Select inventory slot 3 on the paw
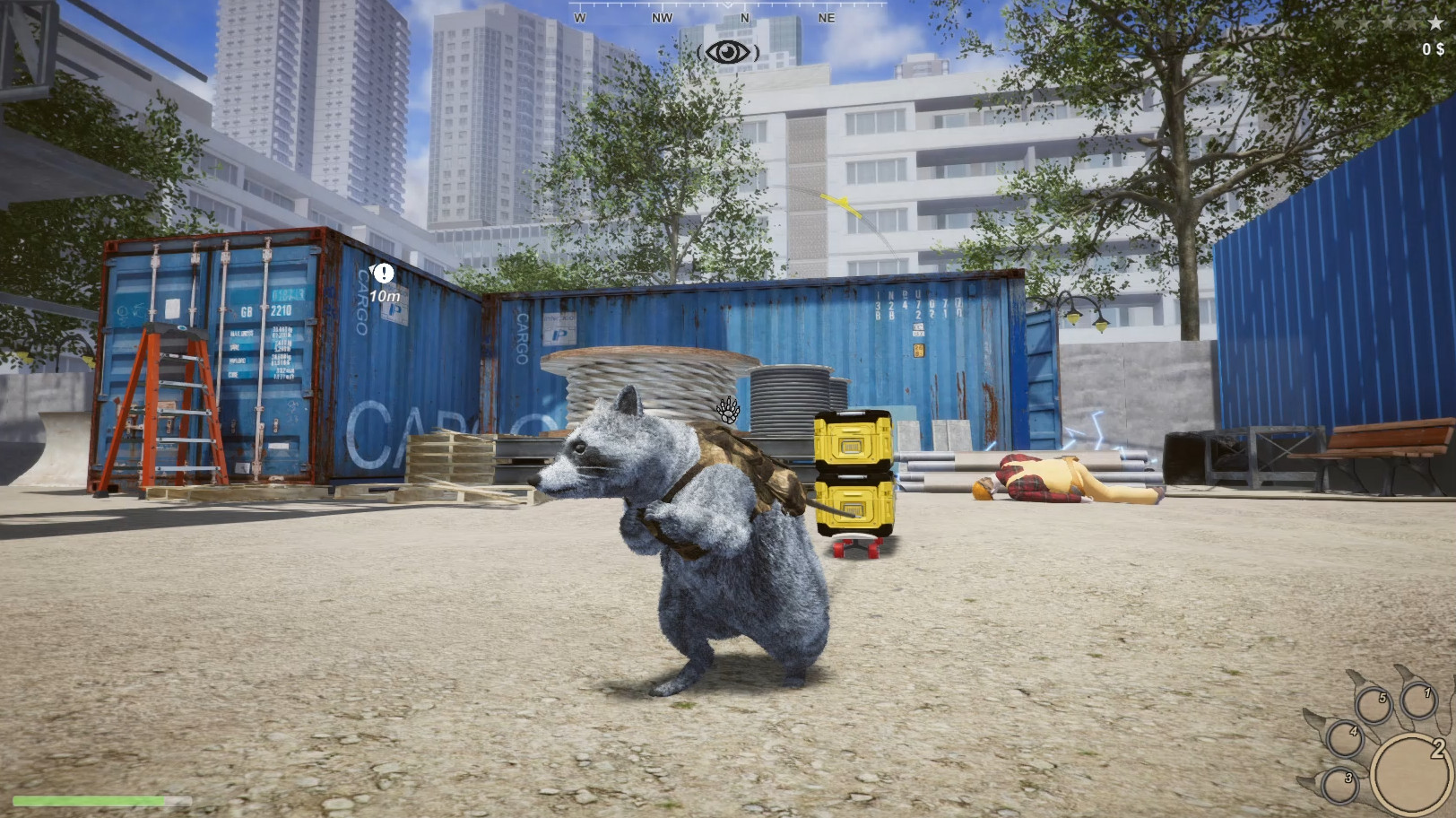The width and height of the screenshot is (1456, 818). pyautogui.click(x=1340, y=786)
